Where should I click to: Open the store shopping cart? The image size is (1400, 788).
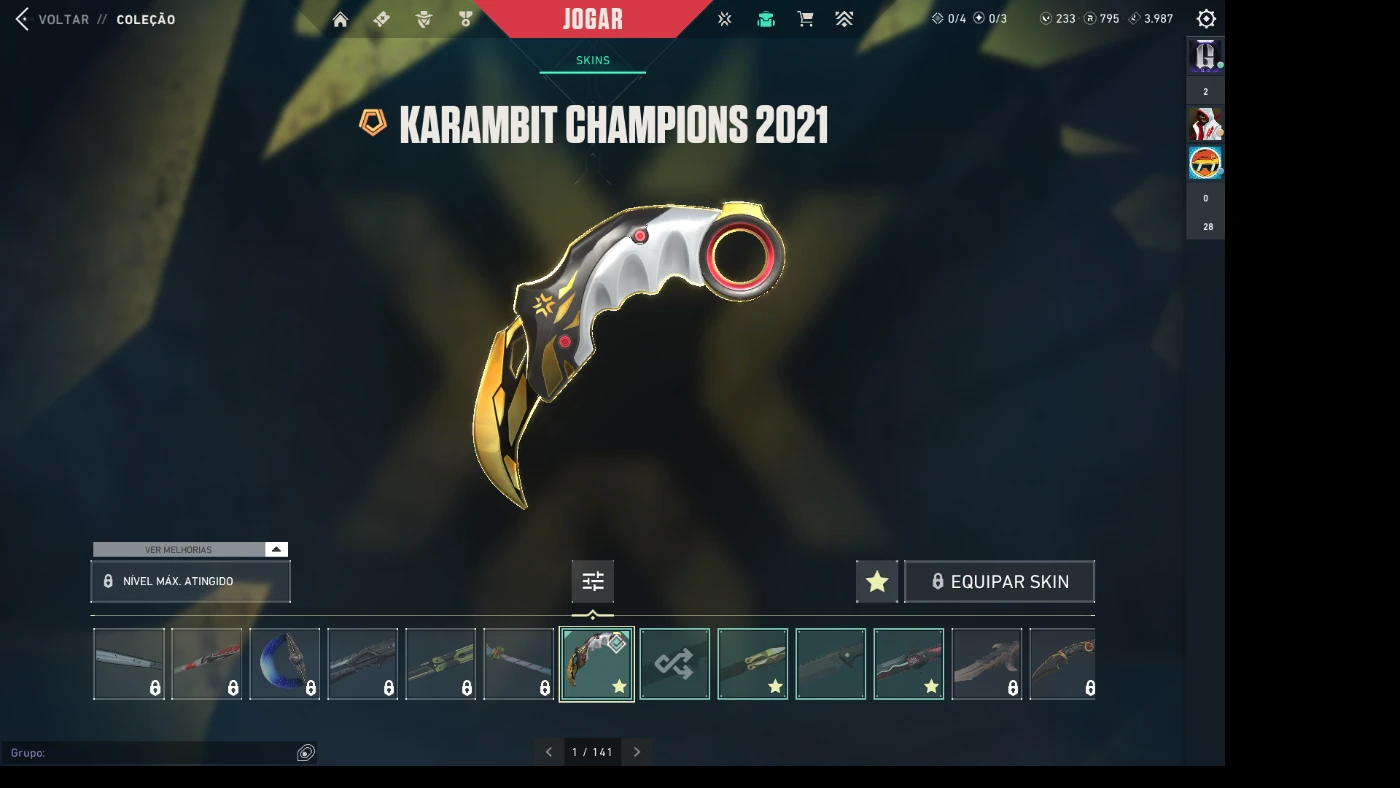805,19
